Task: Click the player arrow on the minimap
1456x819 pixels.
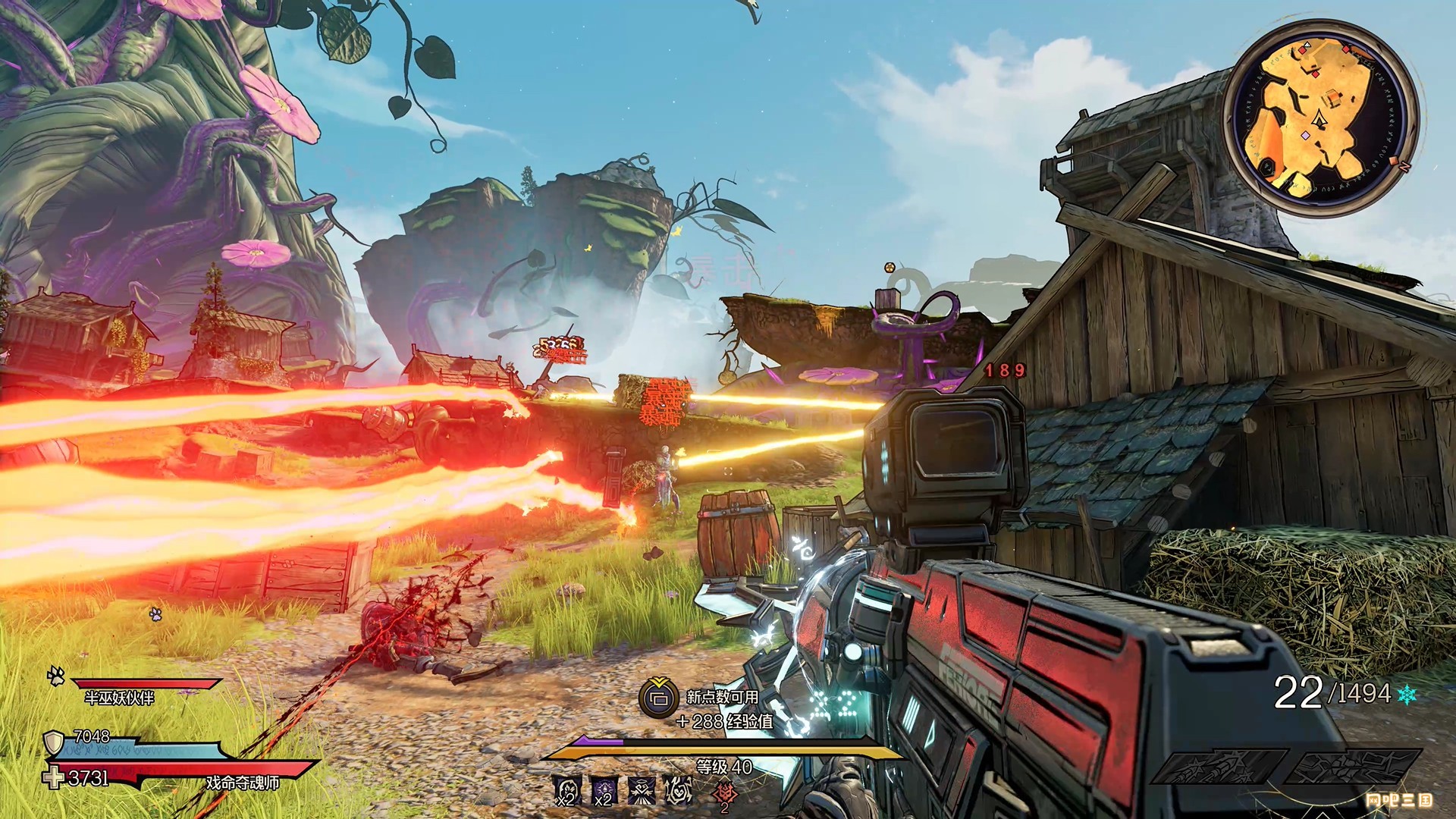Action: tap(1320, 118)
